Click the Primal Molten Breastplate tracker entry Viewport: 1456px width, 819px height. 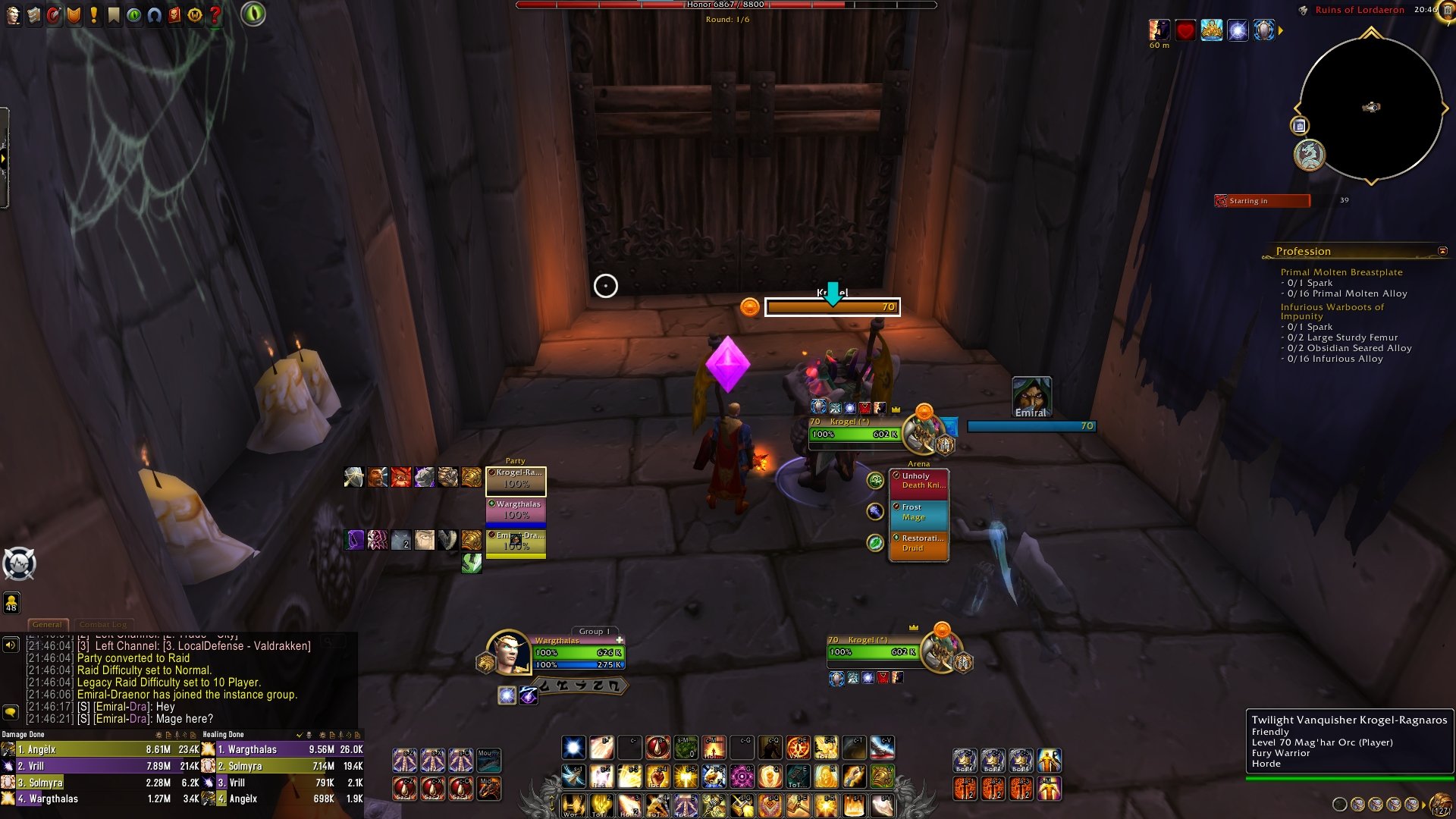(1341, 272)
